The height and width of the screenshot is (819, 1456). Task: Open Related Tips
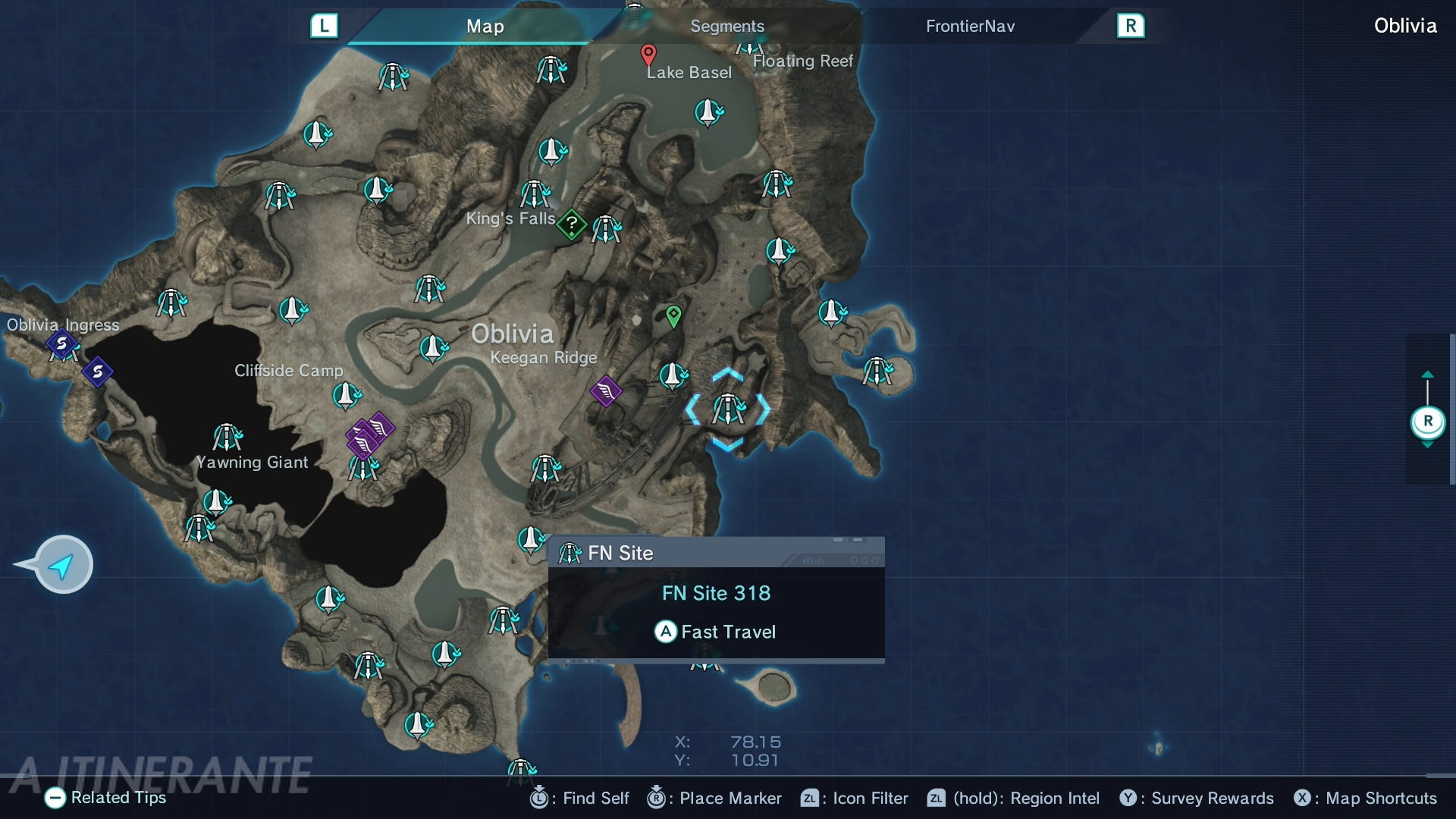coord(105,798)
